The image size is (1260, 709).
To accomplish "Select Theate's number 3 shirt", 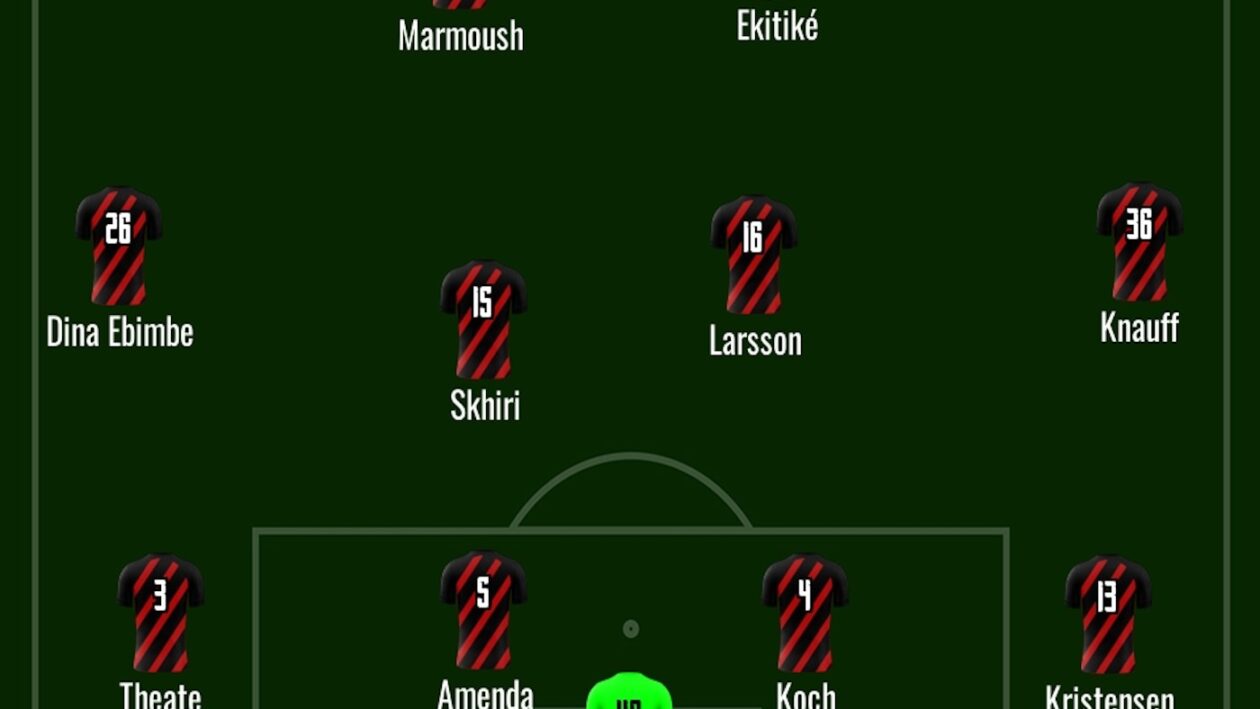I will pyautogui.click(x=160, y=612).
